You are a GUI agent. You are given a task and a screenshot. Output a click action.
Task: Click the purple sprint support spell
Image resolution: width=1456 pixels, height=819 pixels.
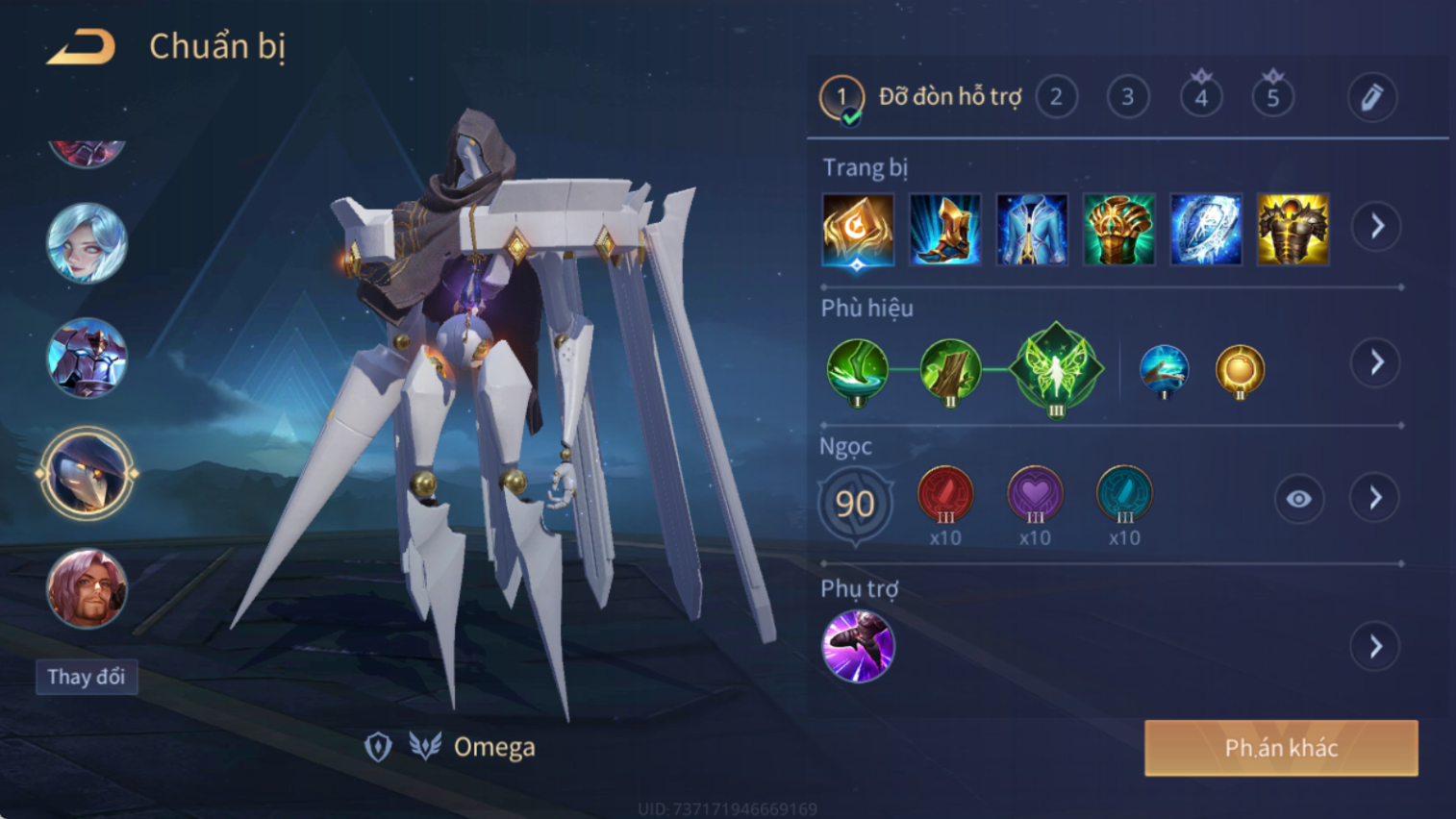(x=858, y=646)
